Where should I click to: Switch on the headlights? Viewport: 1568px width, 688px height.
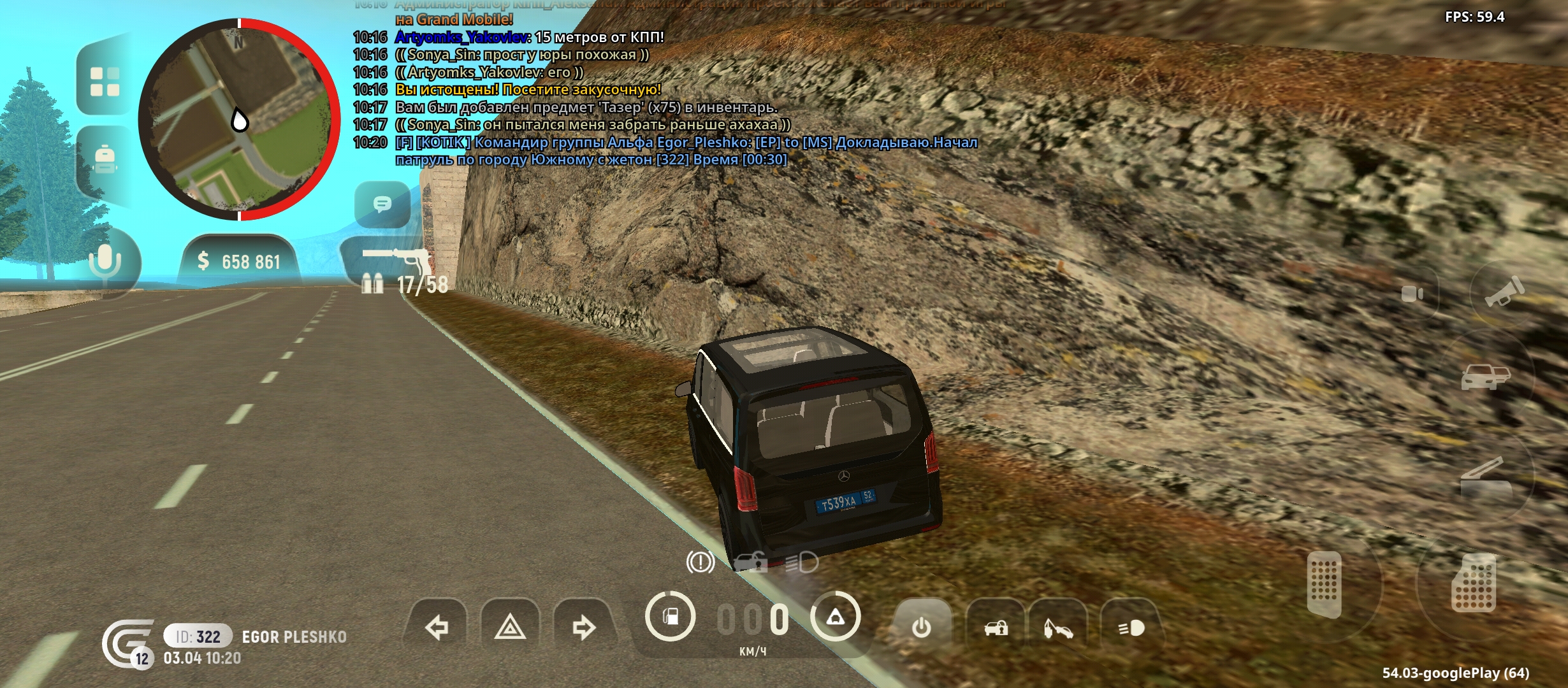point(1131,628)
